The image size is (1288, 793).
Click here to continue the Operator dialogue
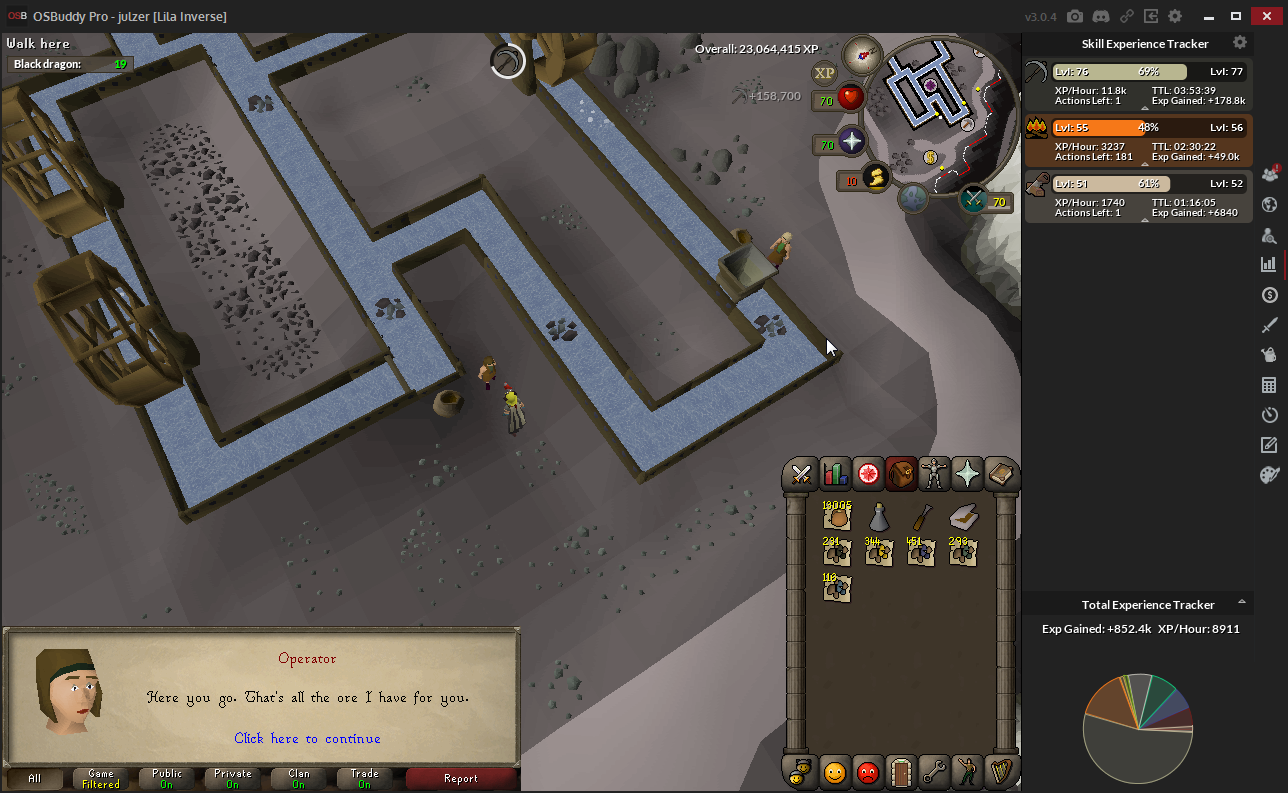307,739
